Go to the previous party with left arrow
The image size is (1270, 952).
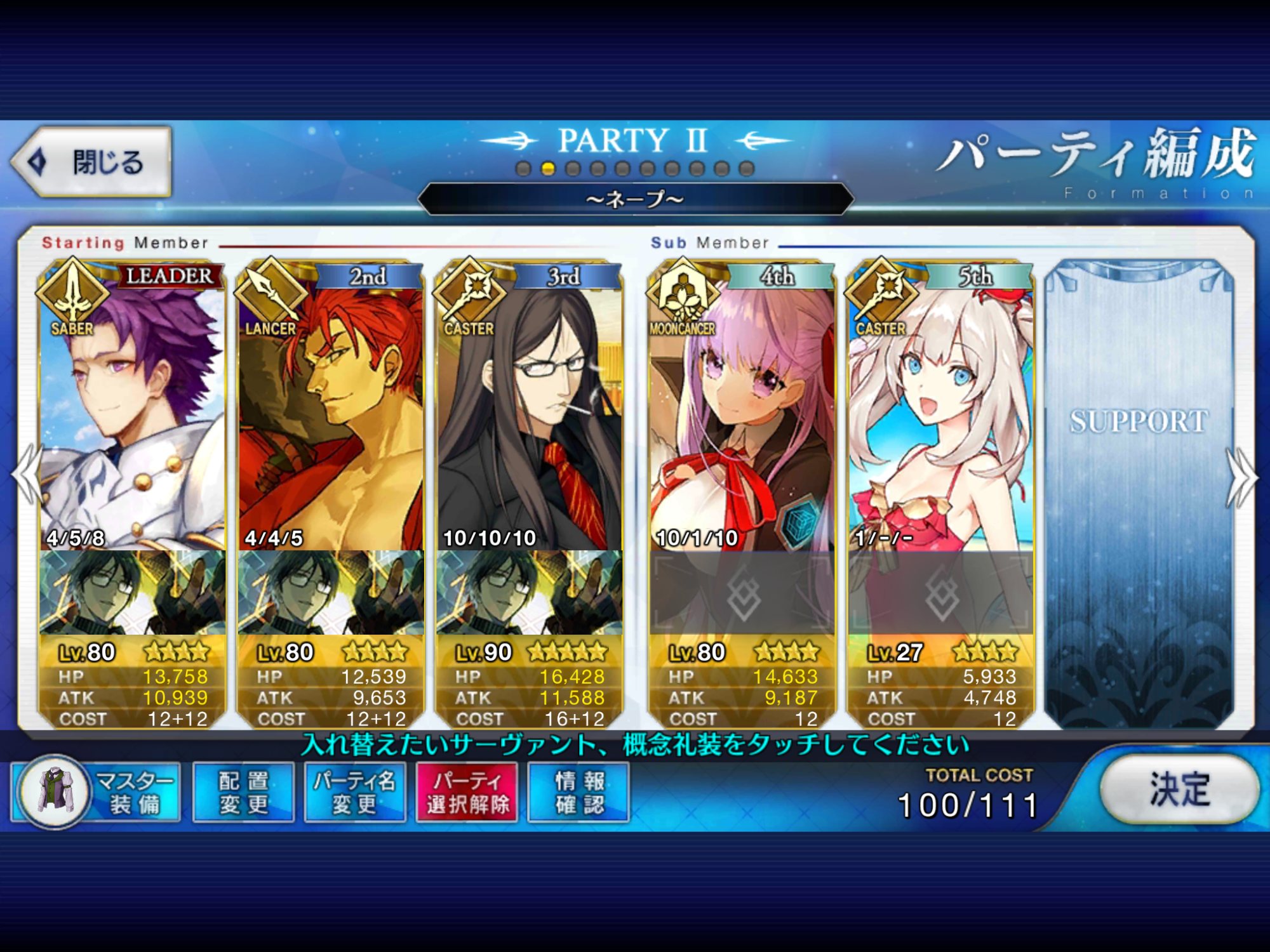tap(27, 477)
